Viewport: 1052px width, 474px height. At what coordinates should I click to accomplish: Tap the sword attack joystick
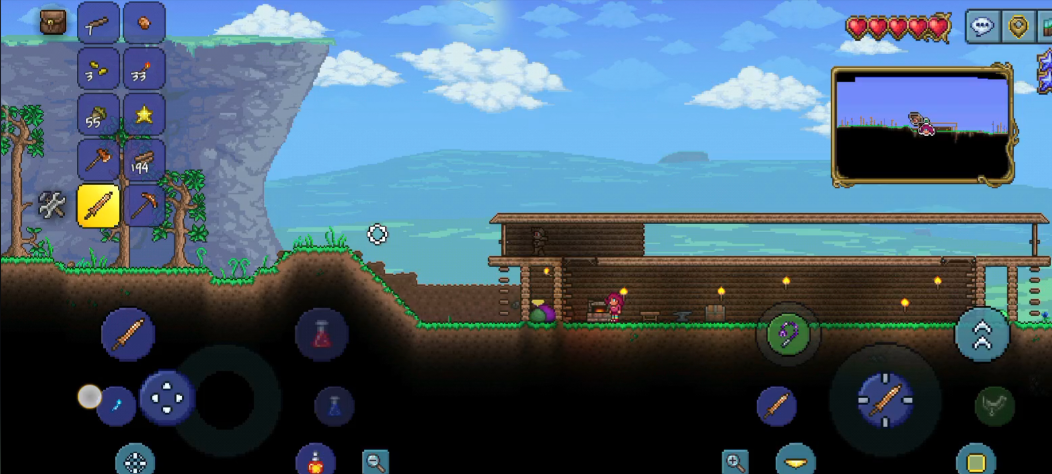pyautogui.click(x=884, y=399)
